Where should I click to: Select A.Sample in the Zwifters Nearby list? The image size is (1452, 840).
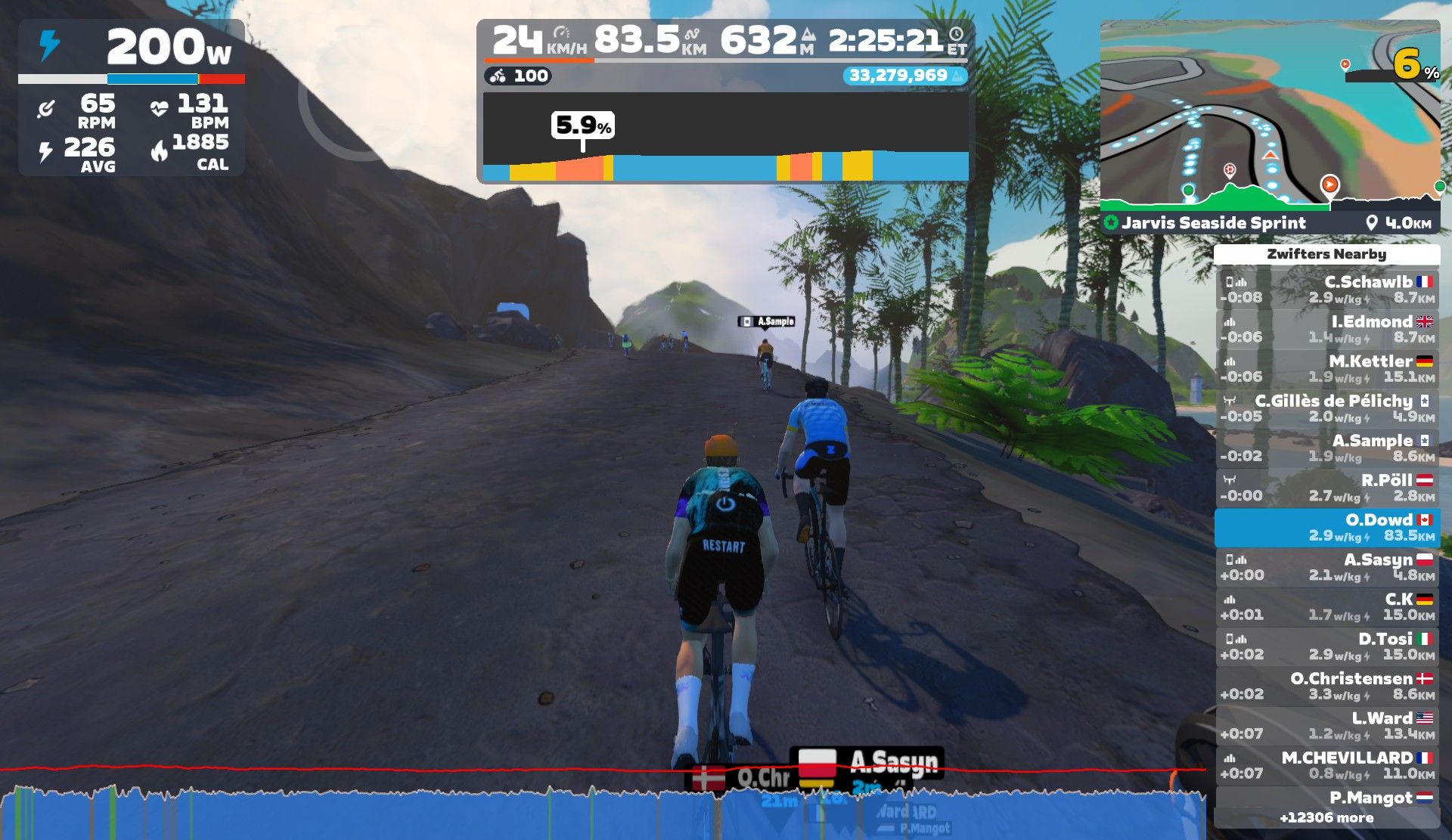point(1327,448)
